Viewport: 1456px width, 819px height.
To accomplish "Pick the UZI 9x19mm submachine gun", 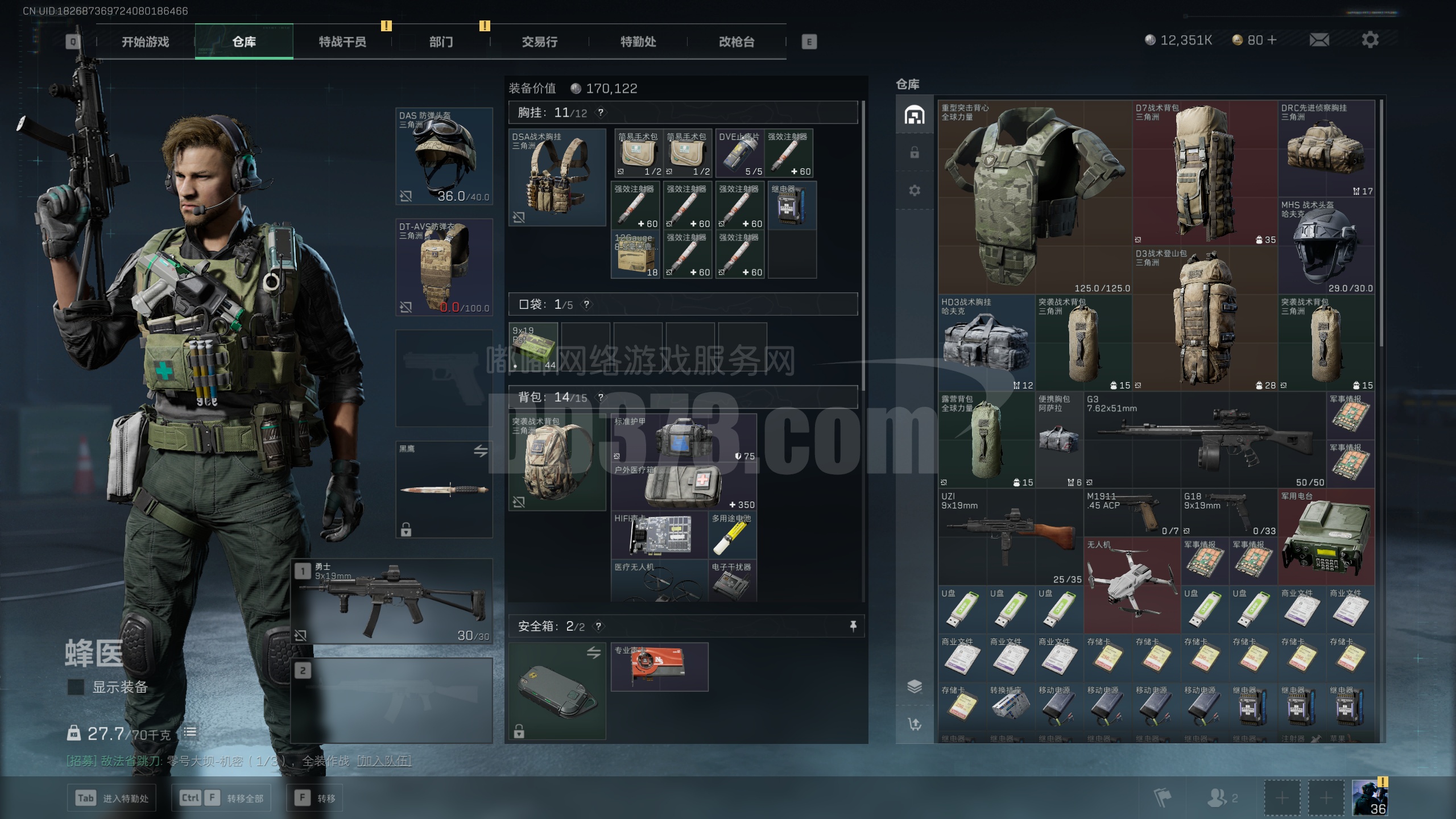I will (x=1010, y=537).
